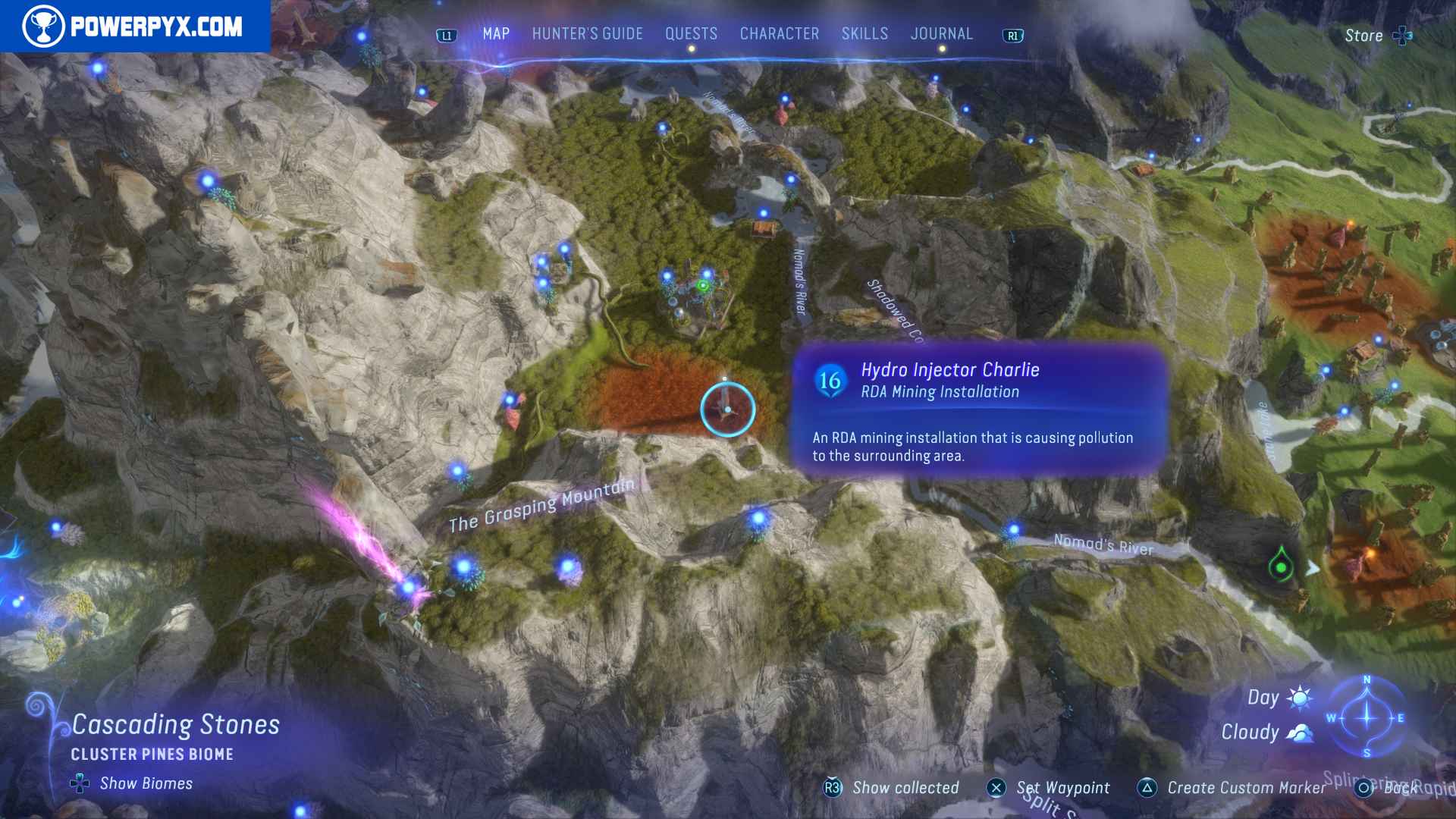Click the cloud icon next to Cloudy
Screen dimensions: 1456x819
click(1300, 733)
